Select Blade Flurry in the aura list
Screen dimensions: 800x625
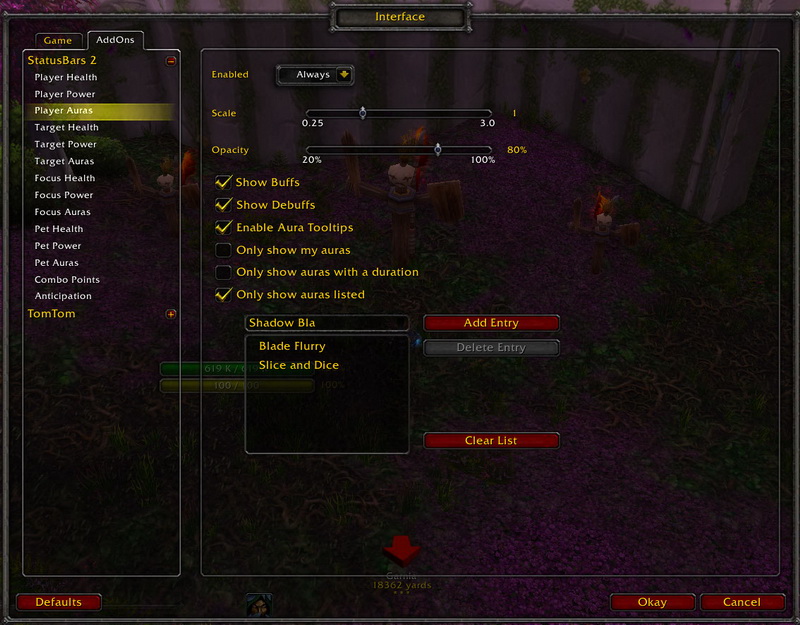click(x=292, y=346)
